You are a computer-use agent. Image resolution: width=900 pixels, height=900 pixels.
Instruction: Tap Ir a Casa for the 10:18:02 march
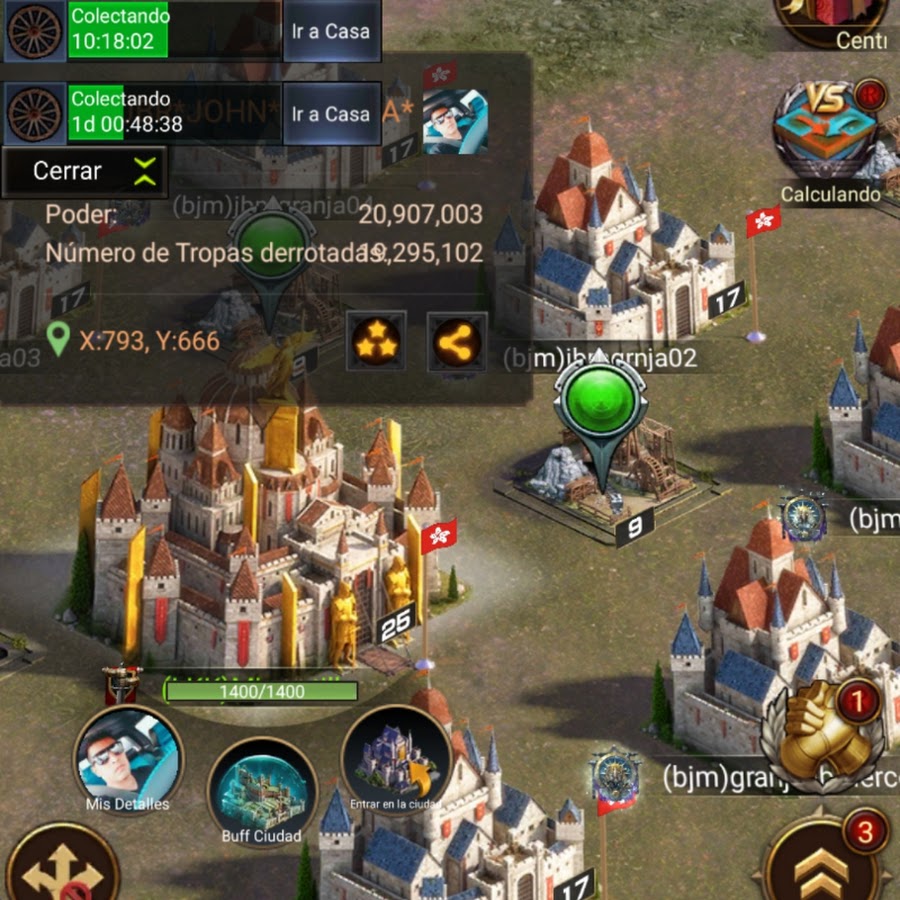[x=331, y=31]
